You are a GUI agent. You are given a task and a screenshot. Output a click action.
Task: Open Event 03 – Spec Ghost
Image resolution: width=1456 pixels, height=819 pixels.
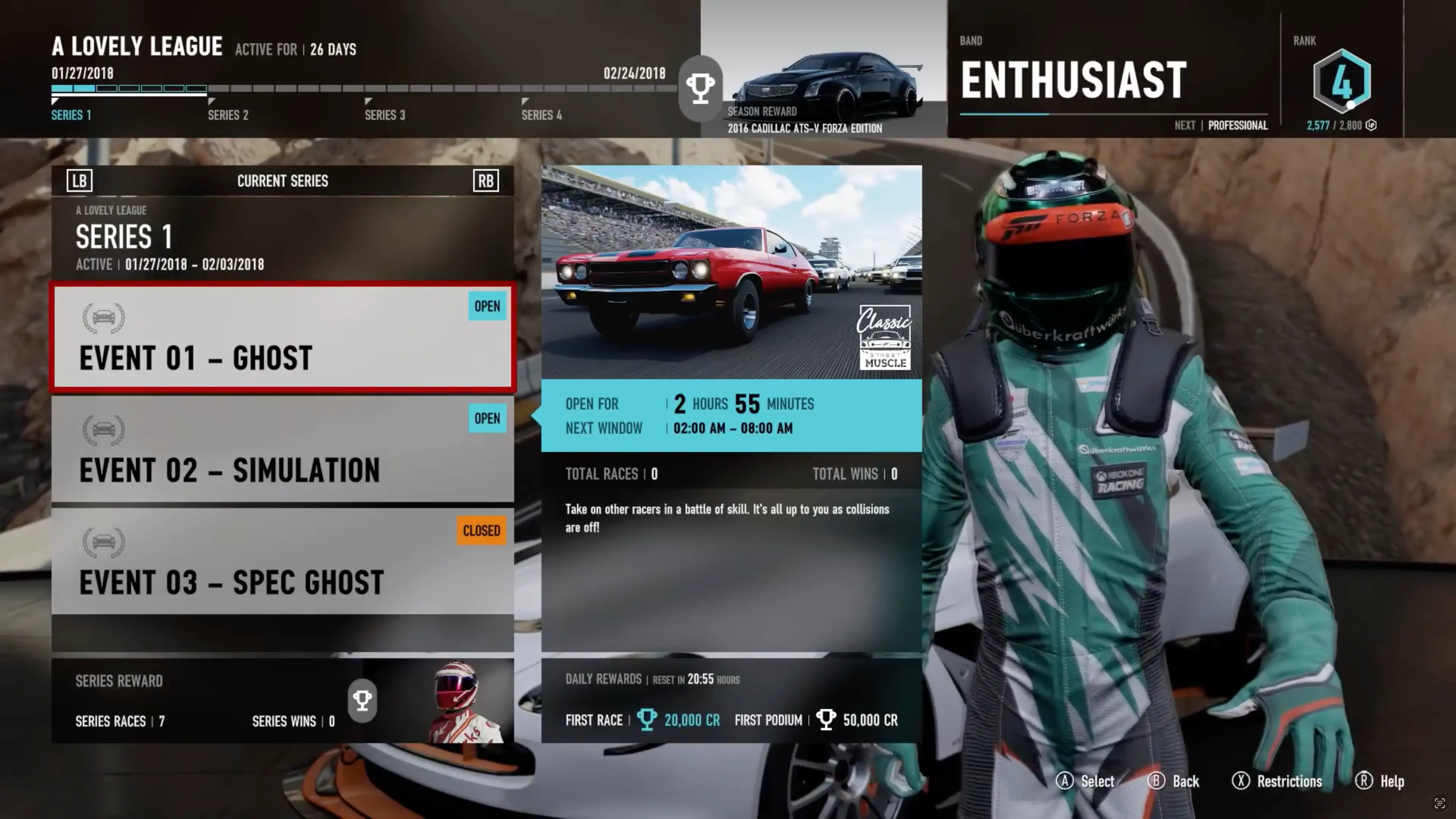[282, 561]
